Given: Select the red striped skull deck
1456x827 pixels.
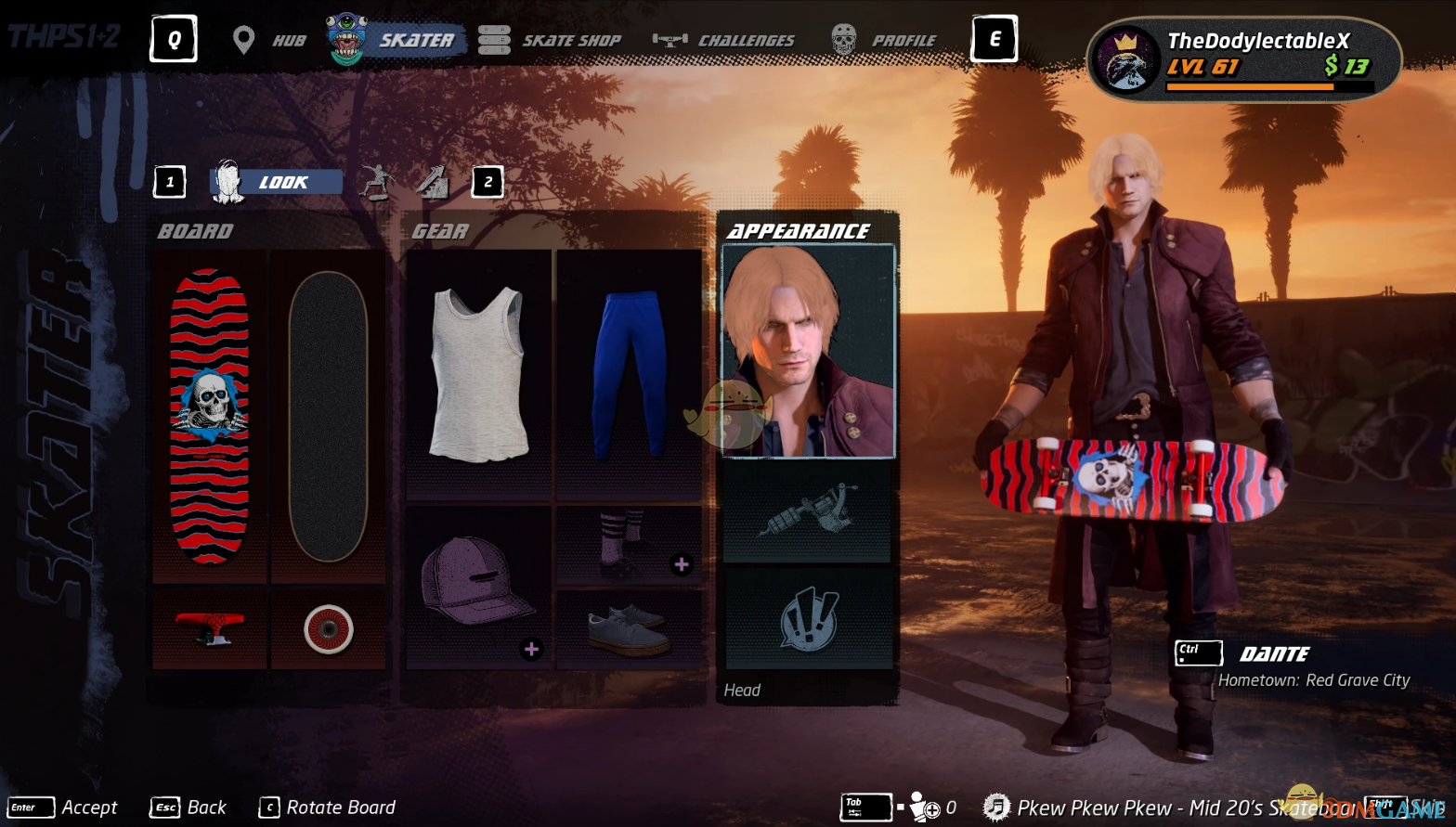Looking at the screenshot, I should coord(210,415).
